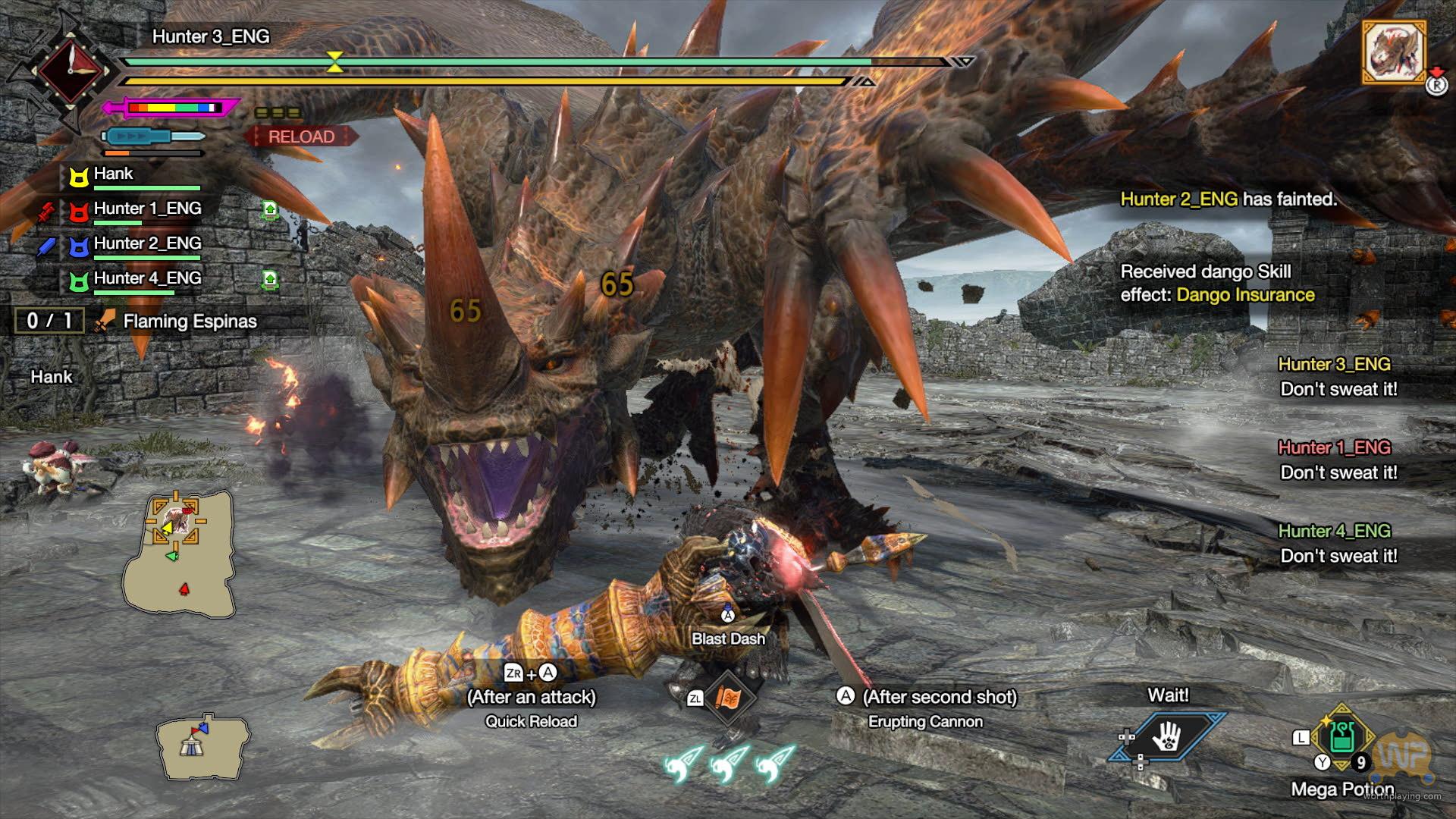Image resolution: width=1456 pixels, height=819 pixels.
Task: Click the Flaming Espinas monster portrait icon
Action: pos(1394,52)
